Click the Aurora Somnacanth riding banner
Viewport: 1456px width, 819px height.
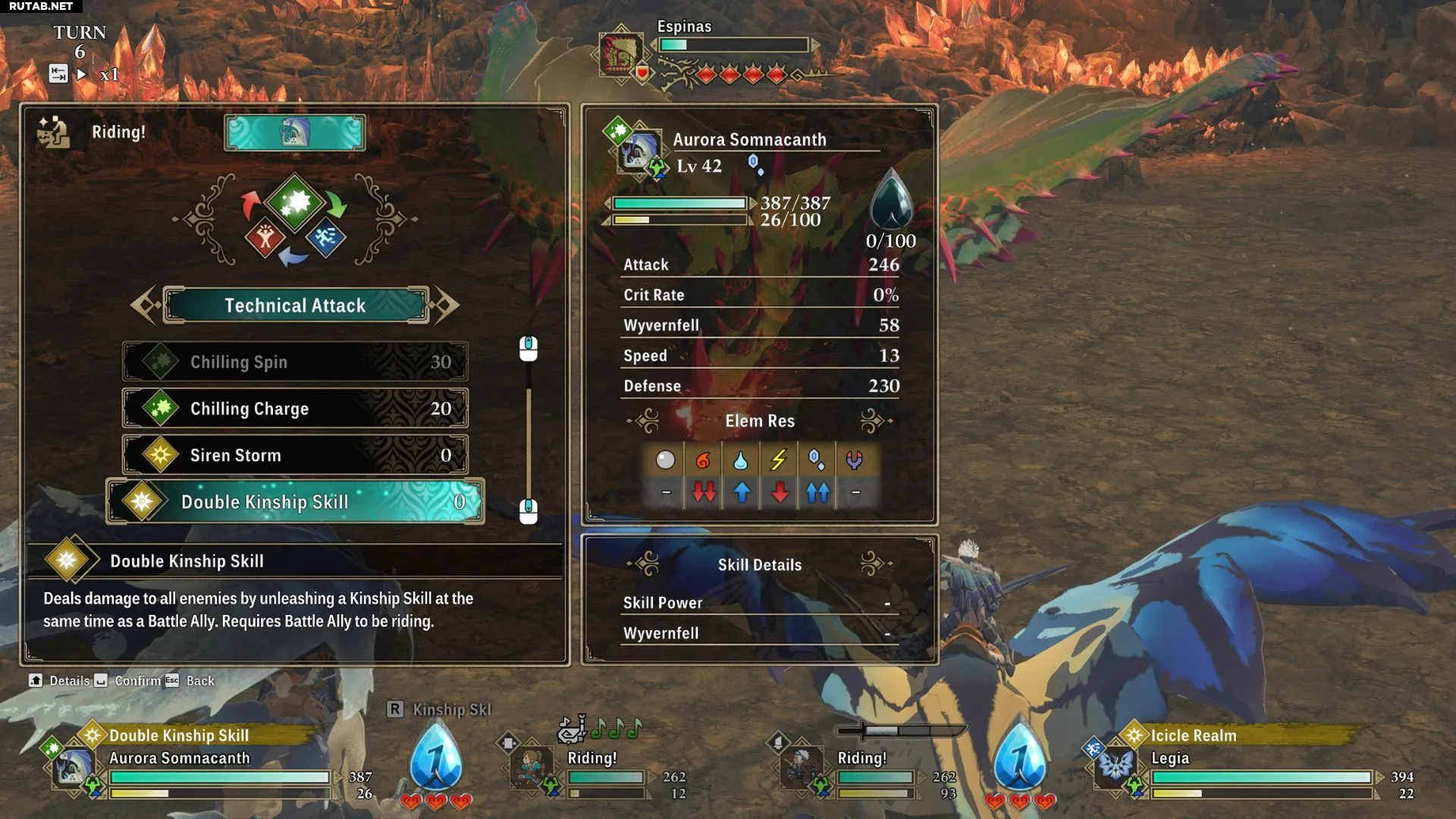point(294,133)
